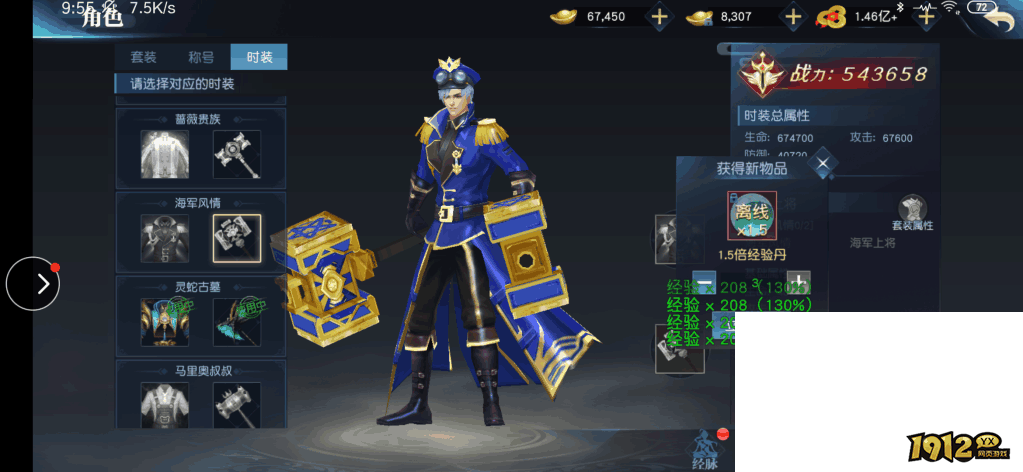
Task: Close the 获得新物品 popup
Action: click(x=823, y=163)
